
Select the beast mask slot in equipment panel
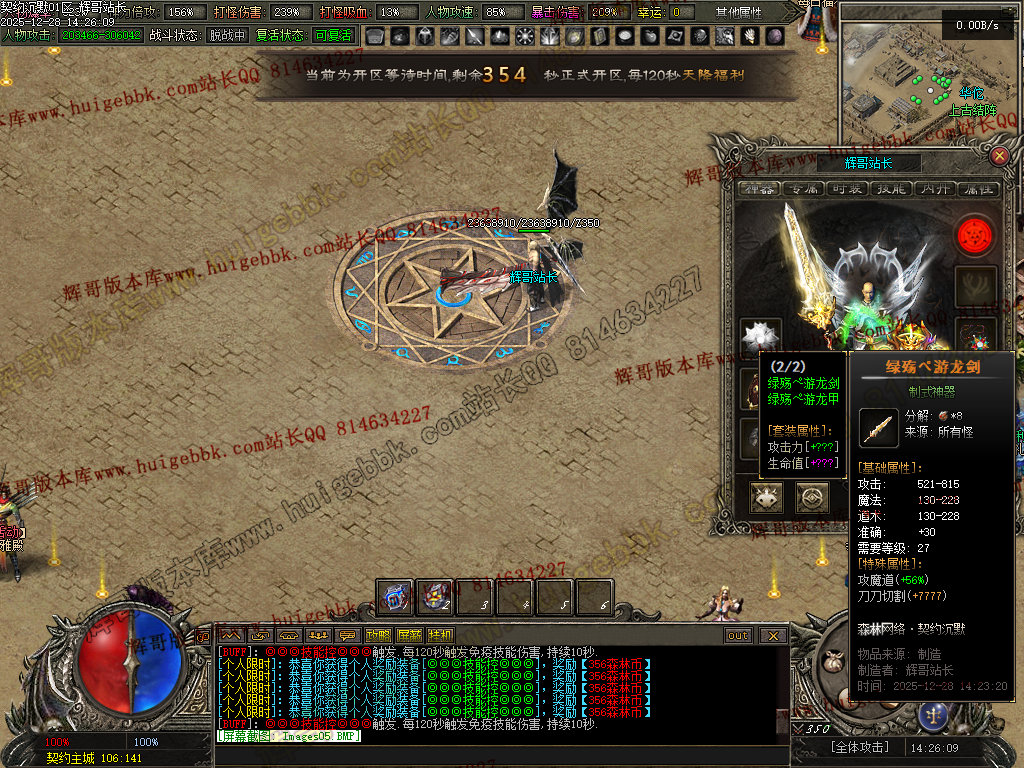(x=768, y=497)
